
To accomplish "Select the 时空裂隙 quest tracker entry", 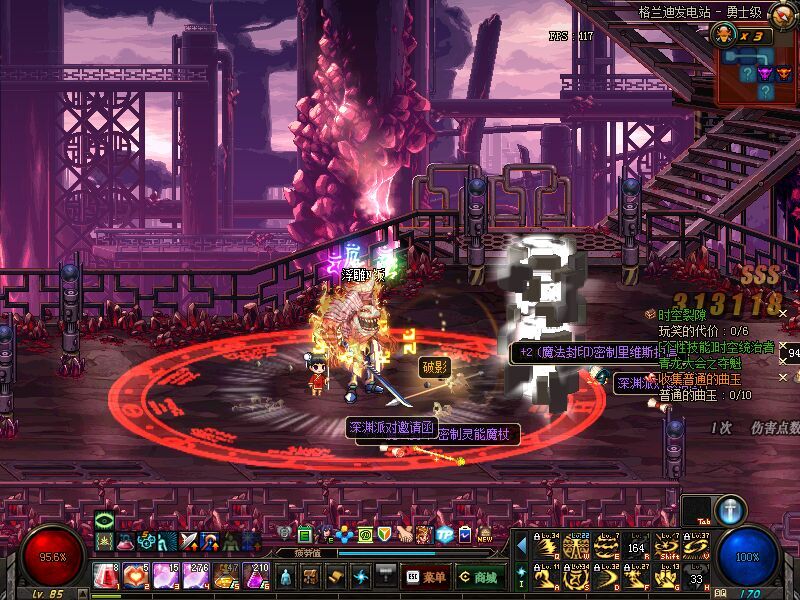I will (x=685, y=314).
